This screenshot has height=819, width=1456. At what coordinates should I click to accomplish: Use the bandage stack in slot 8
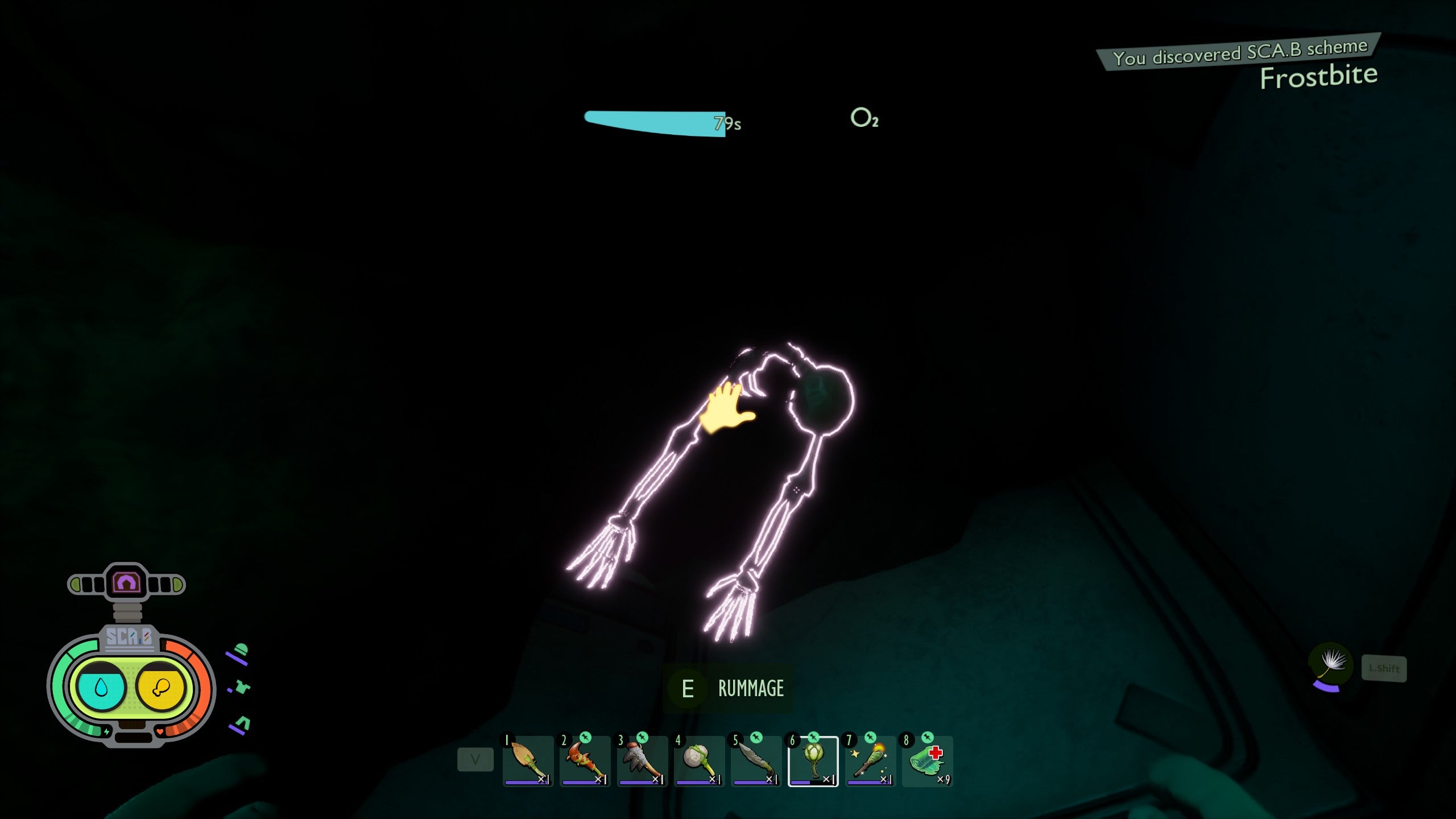pos(927,761)
